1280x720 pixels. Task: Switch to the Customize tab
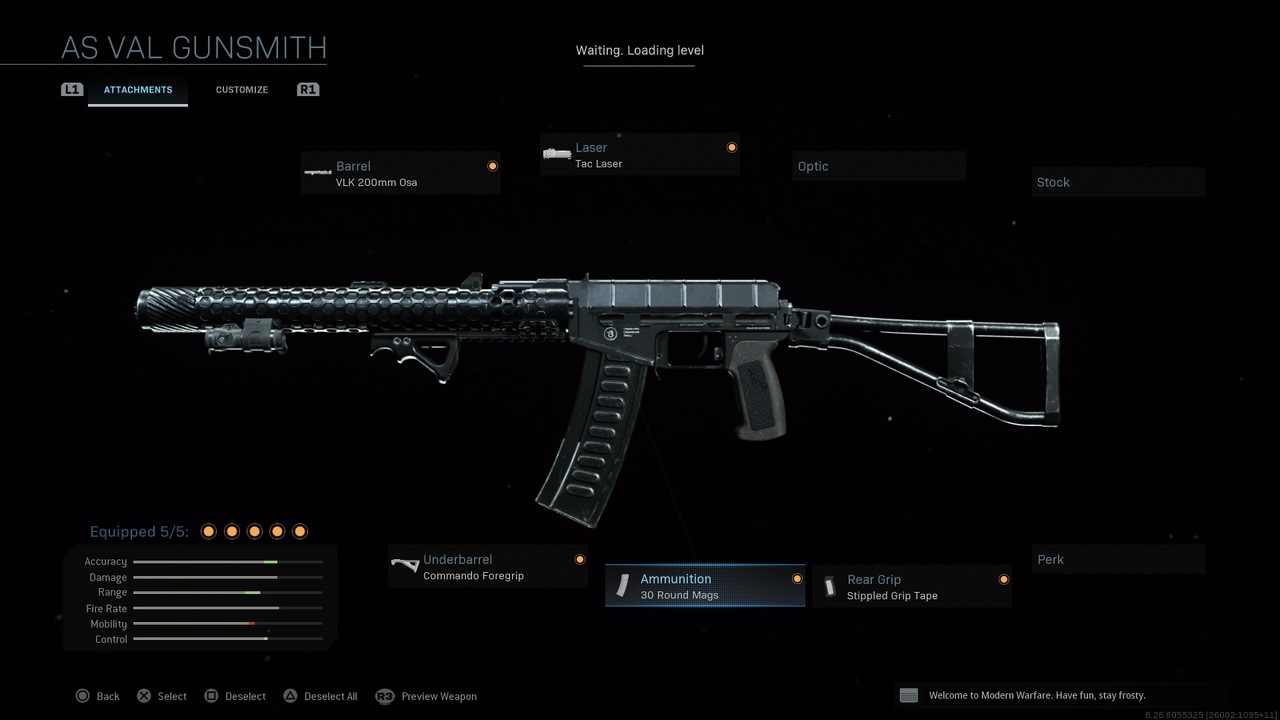tap(241, 89)
